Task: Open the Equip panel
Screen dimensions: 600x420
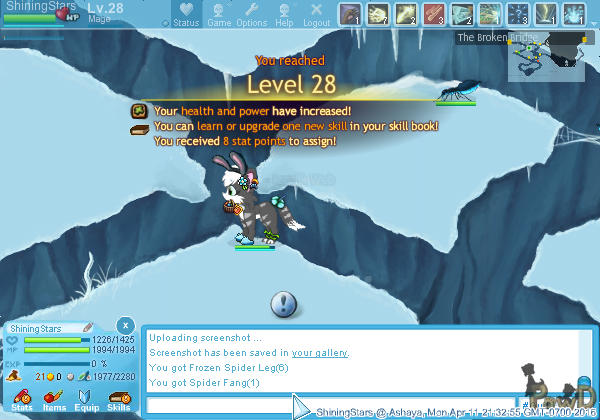Action: [x=85, y=399]
